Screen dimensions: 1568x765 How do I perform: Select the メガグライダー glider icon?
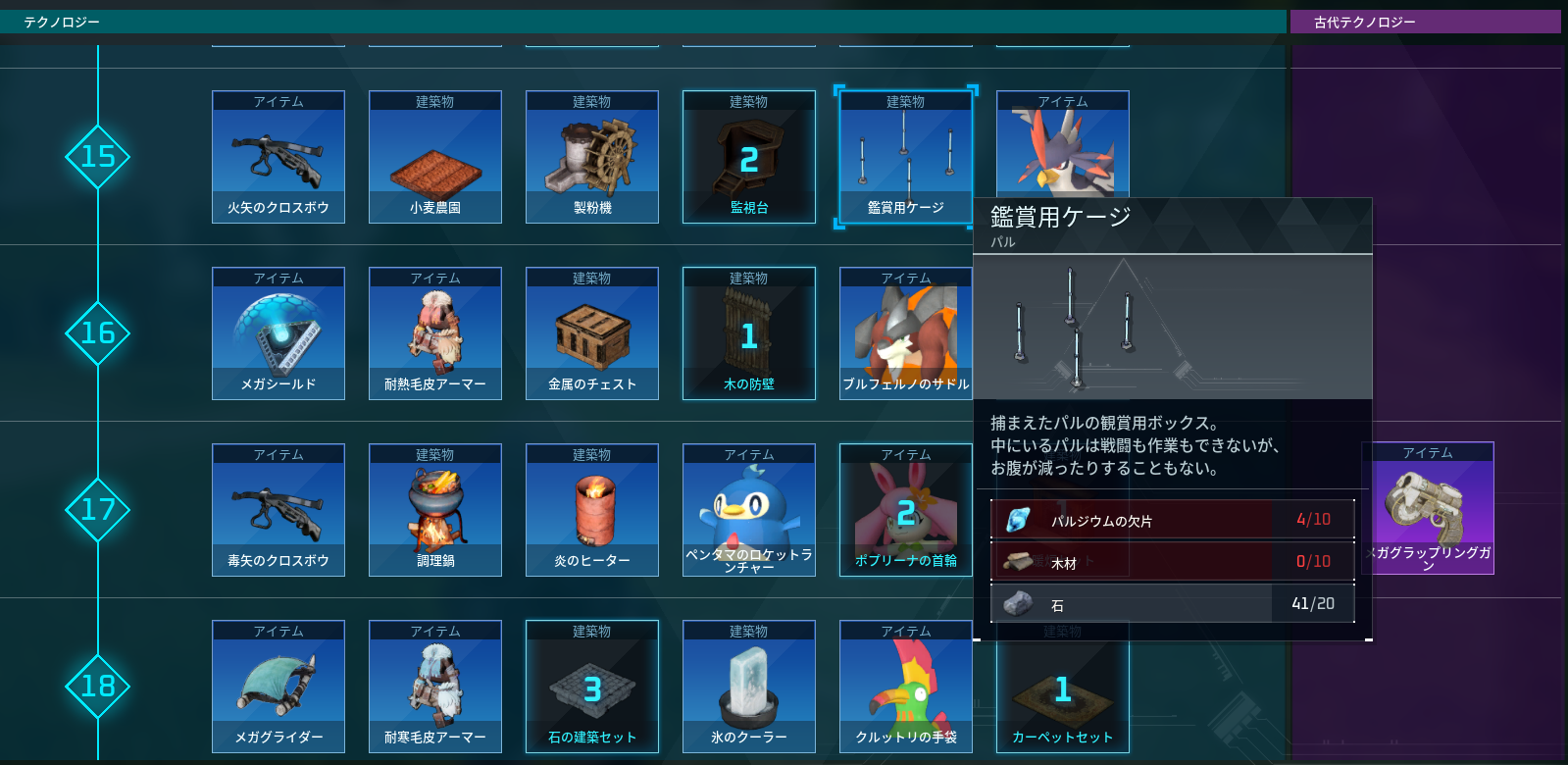coord(278,687)
